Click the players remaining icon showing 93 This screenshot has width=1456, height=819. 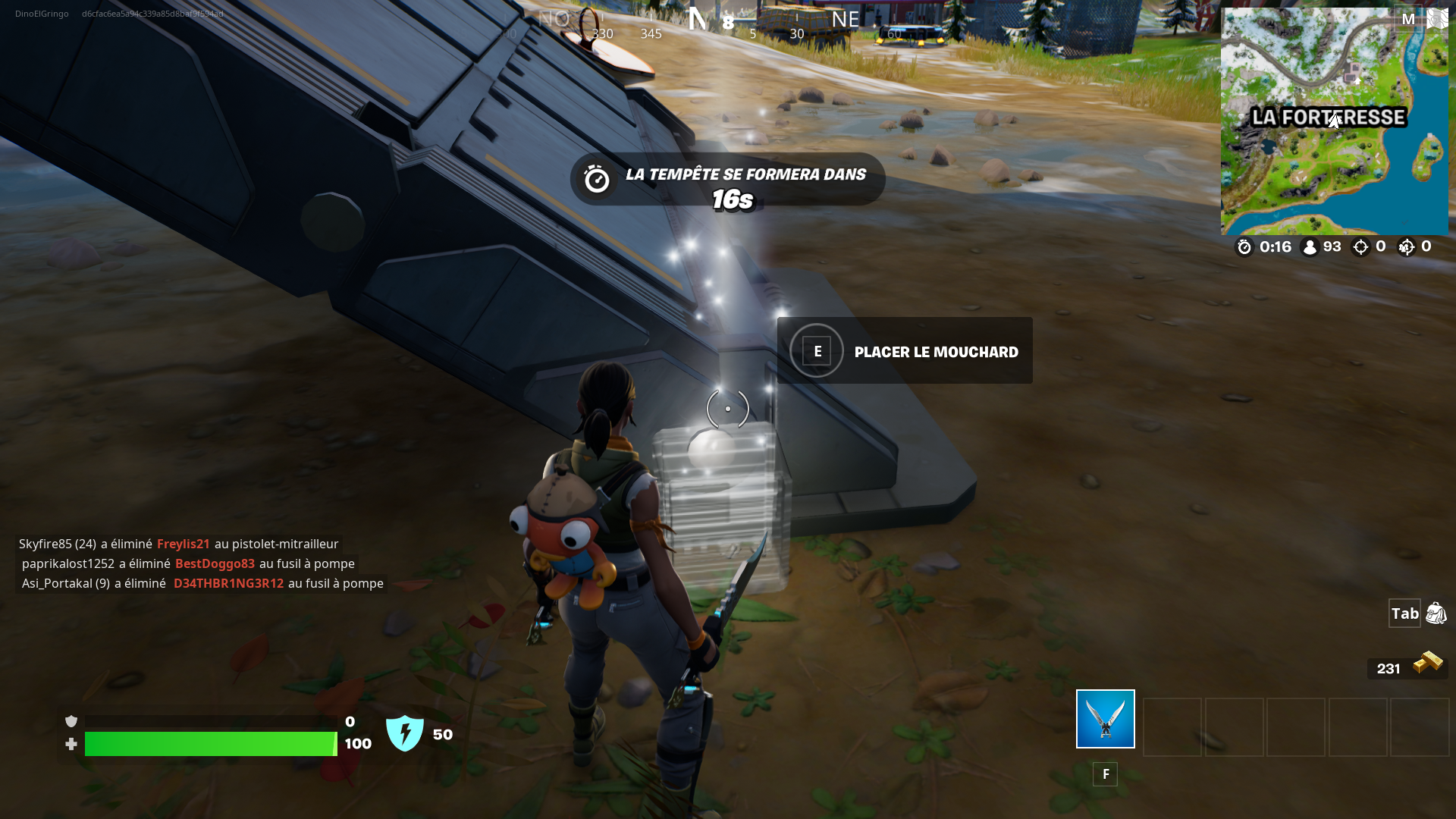[x=1310, y=246]
